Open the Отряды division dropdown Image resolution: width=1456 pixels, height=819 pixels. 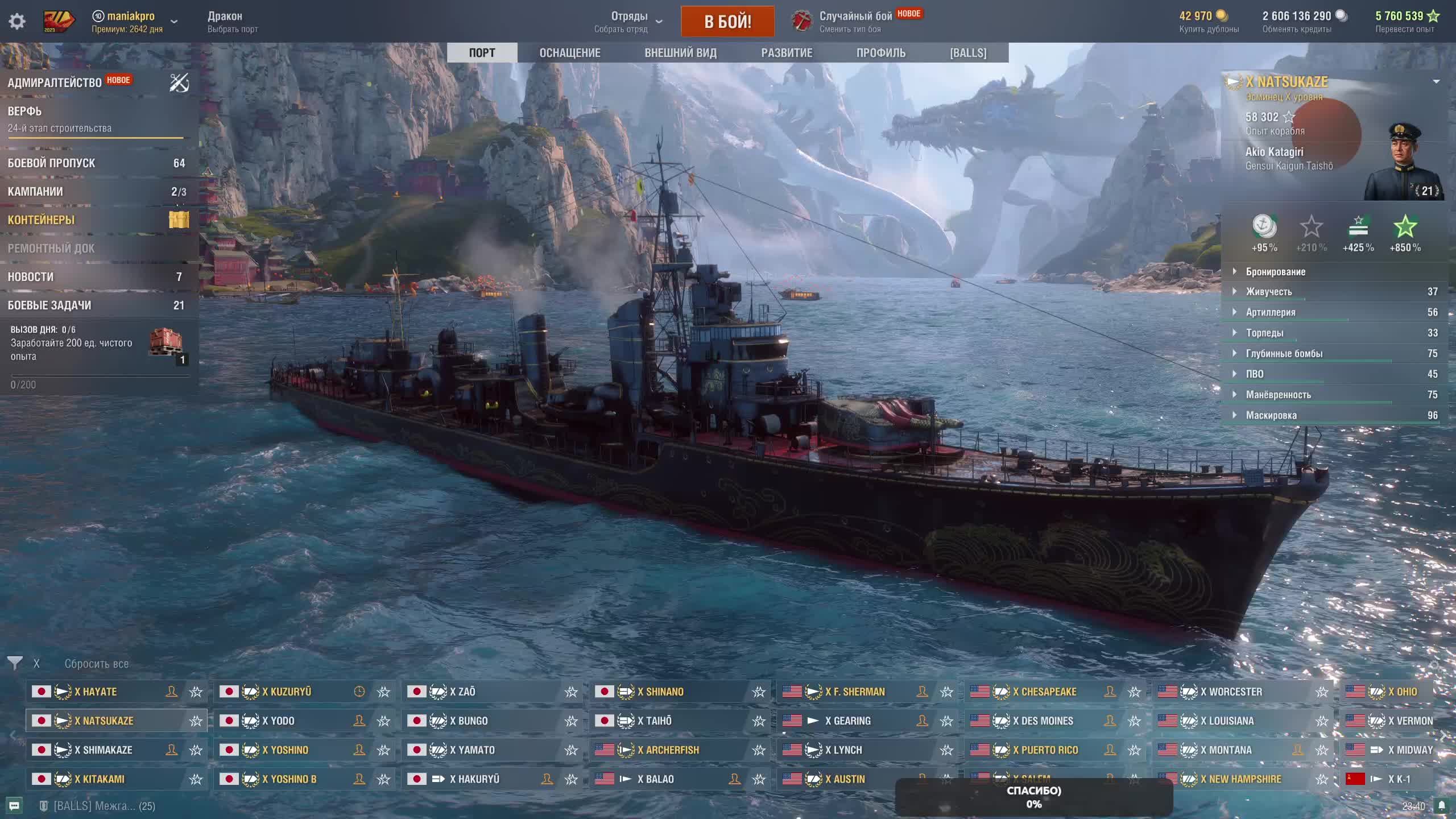[x=629, y=22]
